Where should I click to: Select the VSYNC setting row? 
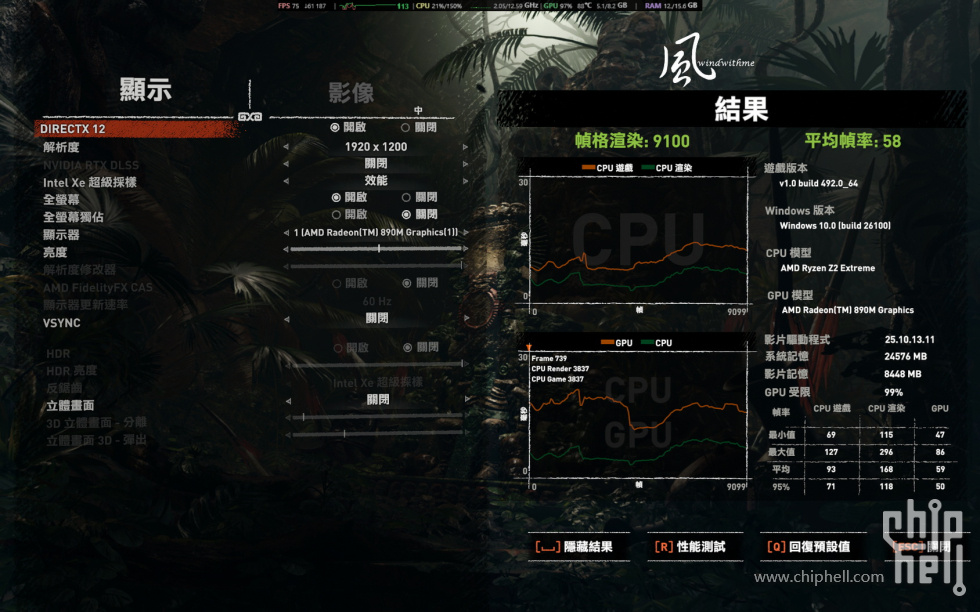tap(62, 323)
